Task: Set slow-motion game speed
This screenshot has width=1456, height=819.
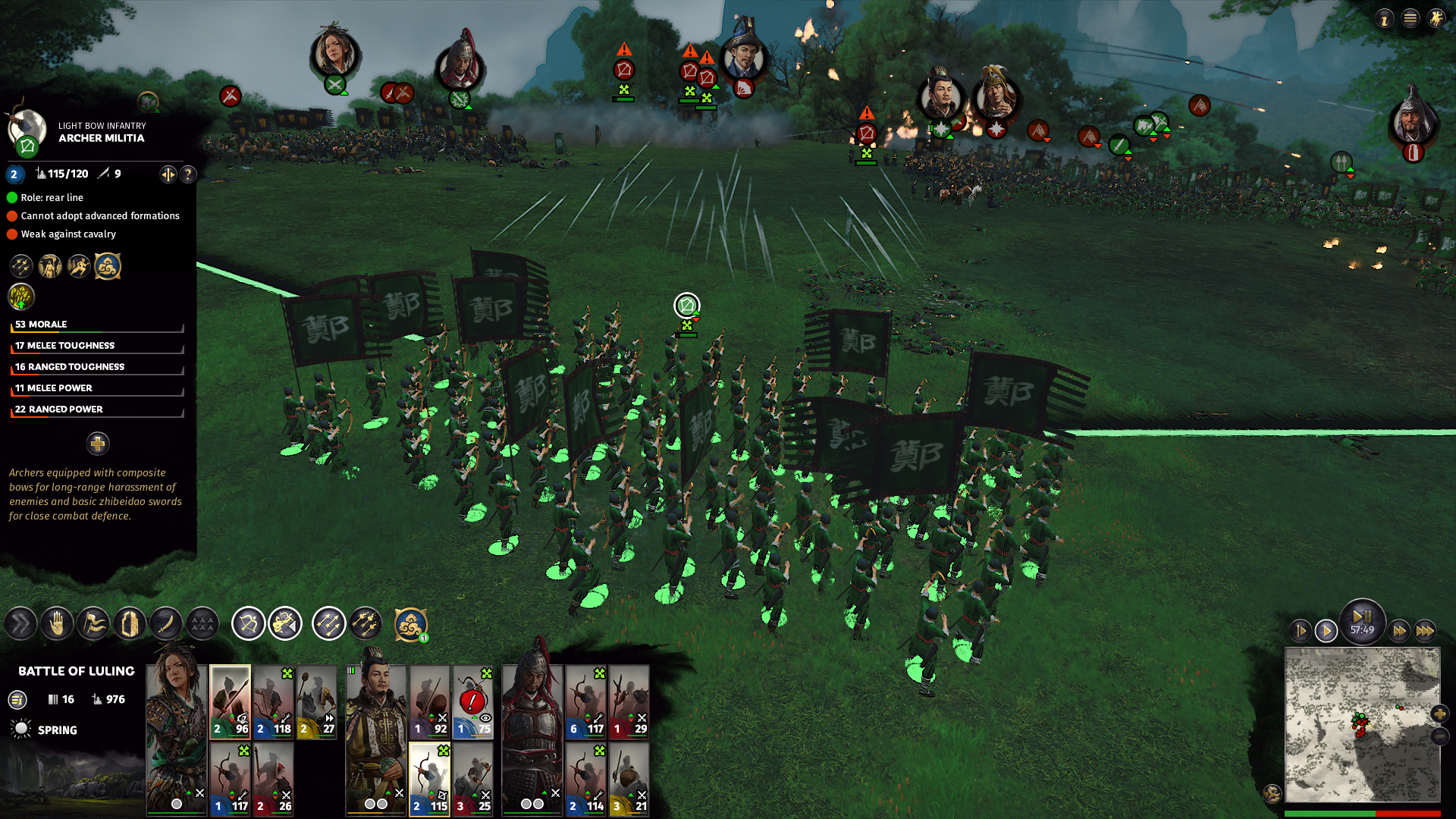Action: coord(1301,631)
